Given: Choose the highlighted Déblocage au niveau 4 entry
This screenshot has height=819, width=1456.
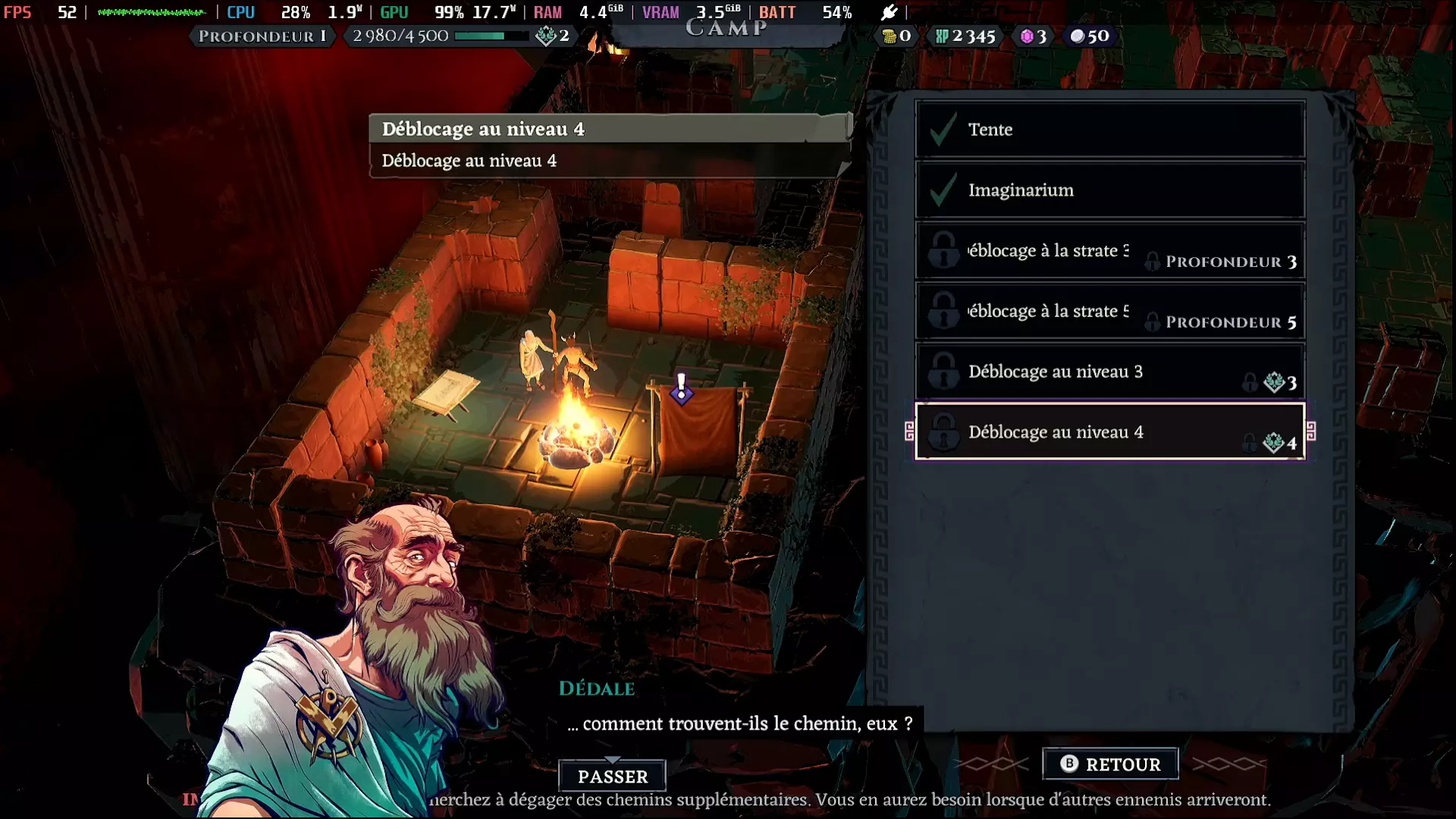Looking at the screenshot, I should pyautogui.click(x=1109, y=432).
